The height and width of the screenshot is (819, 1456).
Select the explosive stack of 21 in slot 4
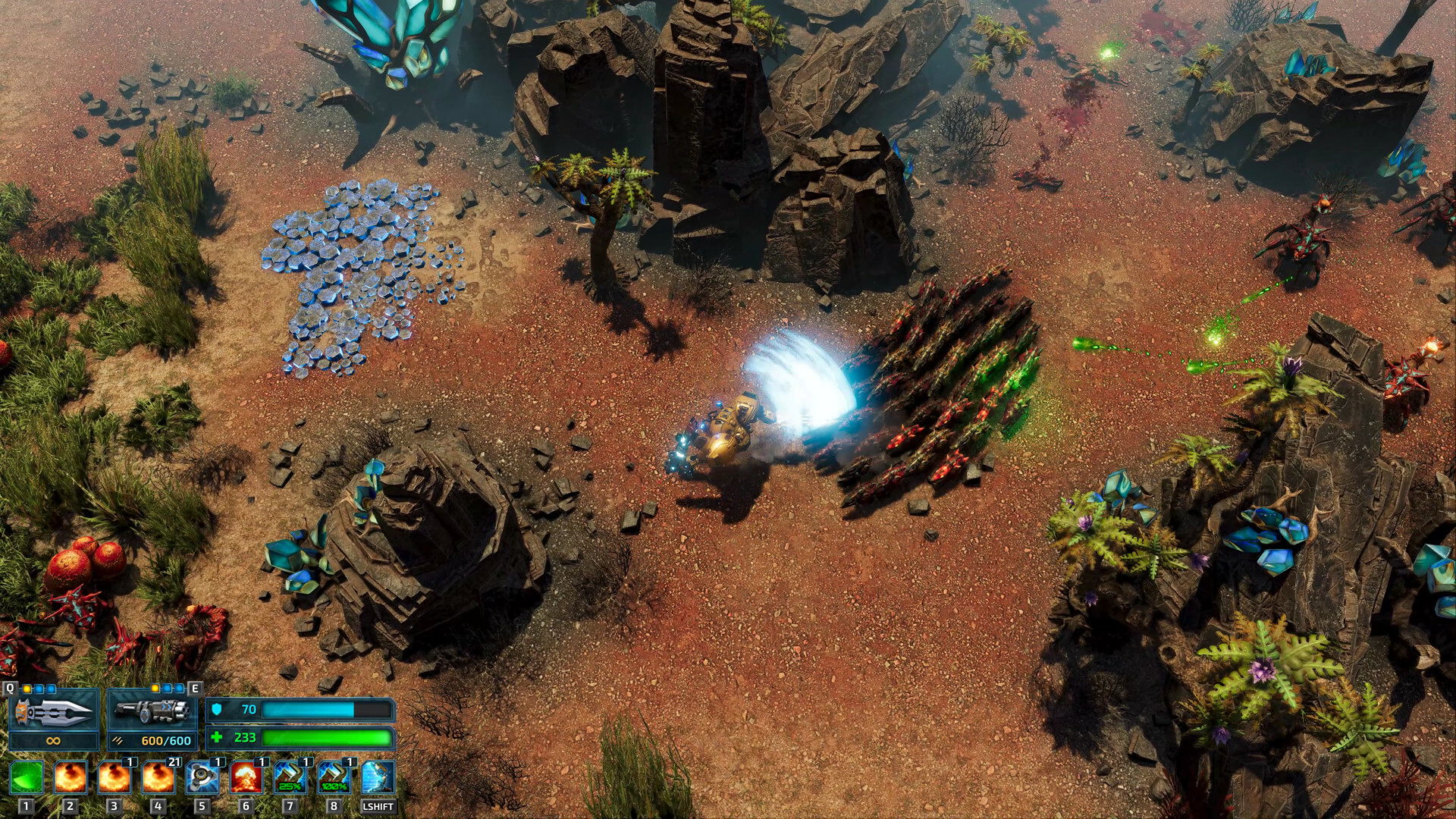158,777
